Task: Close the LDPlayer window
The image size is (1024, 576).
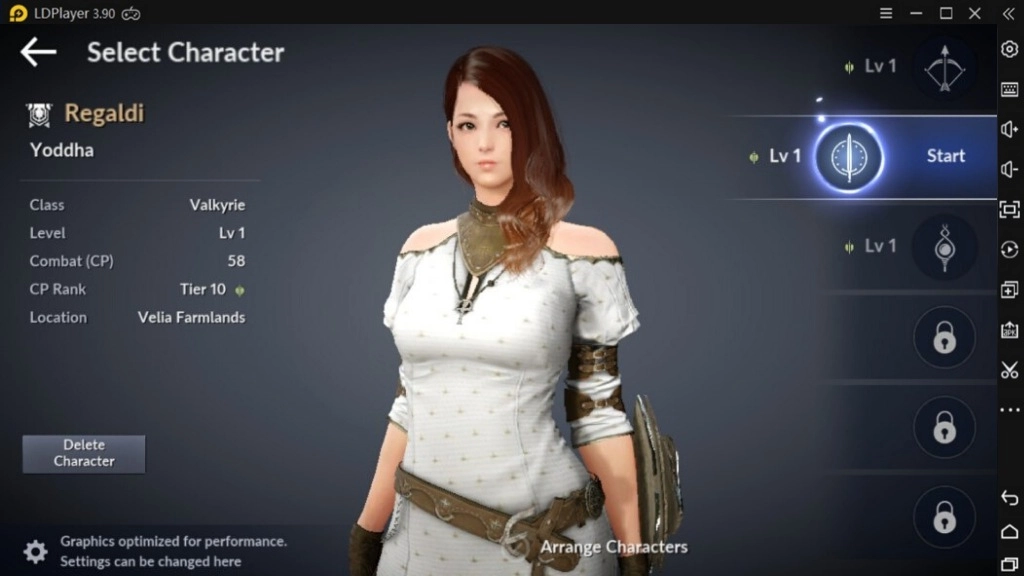Action: (x=975, y=13)
